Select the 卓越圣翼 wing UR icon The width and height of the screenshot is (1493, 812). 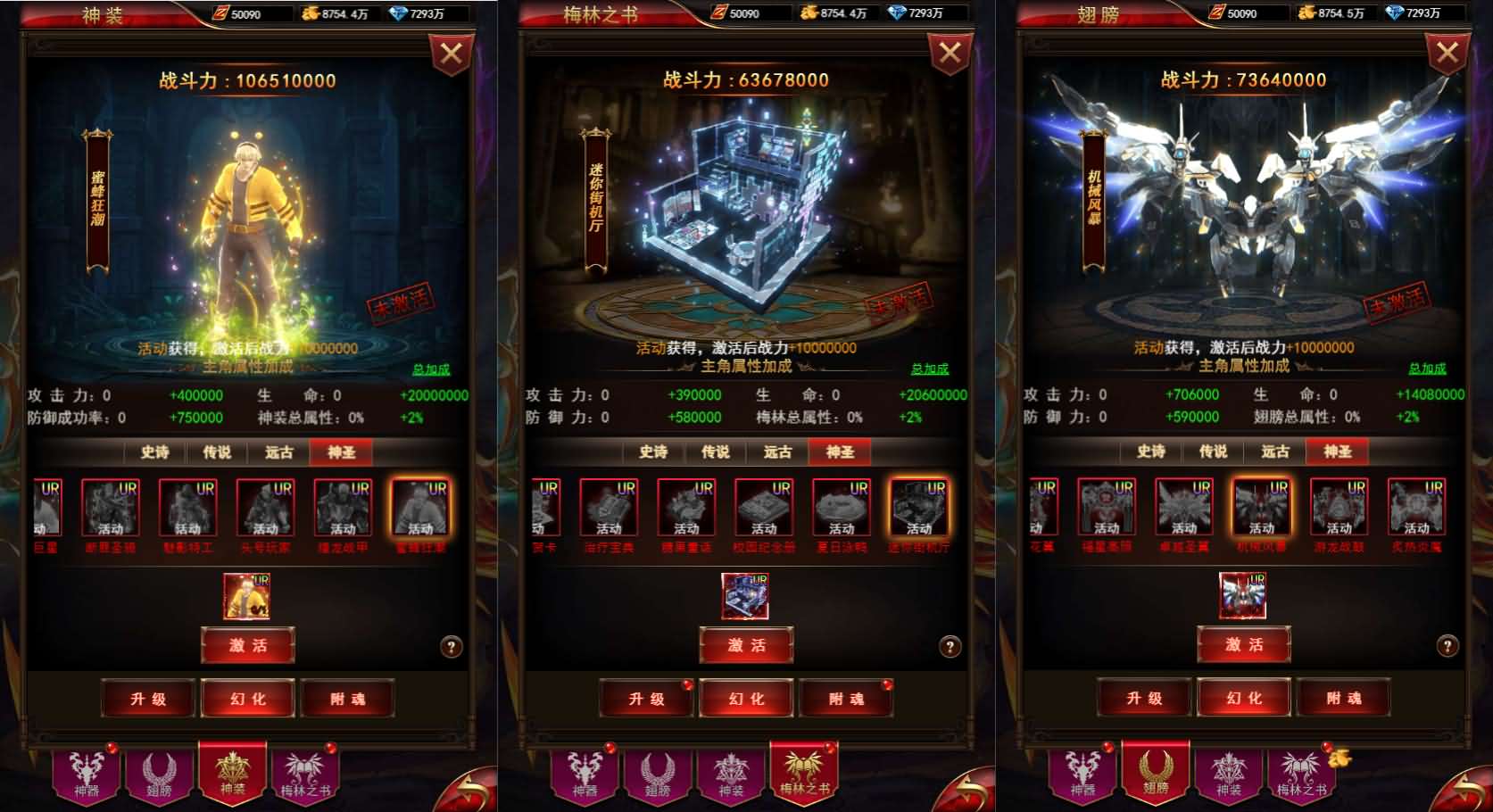pyautogui.click(x=1184, y=509)
